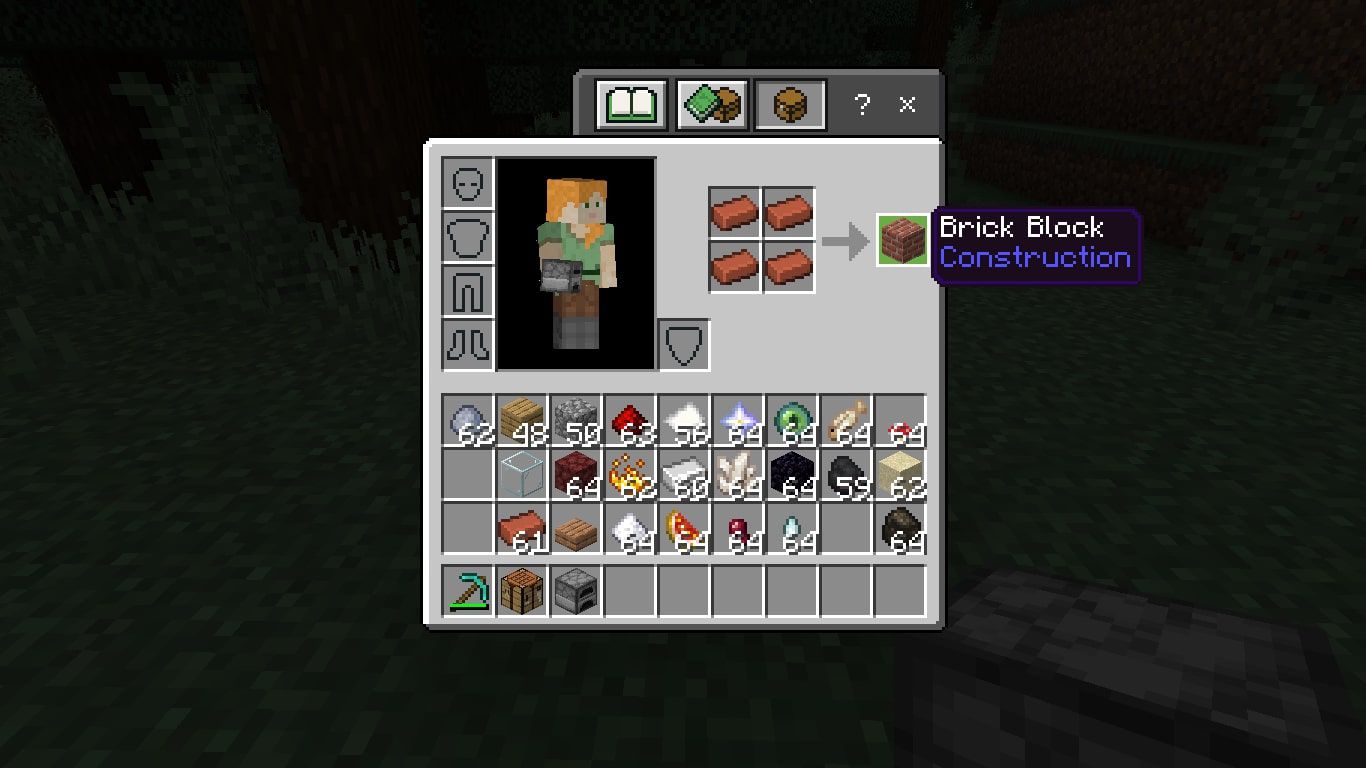This screenshot has height=768, width=1366.
Task: Select the raw fish in the top row
Action: tap(845, 420)
